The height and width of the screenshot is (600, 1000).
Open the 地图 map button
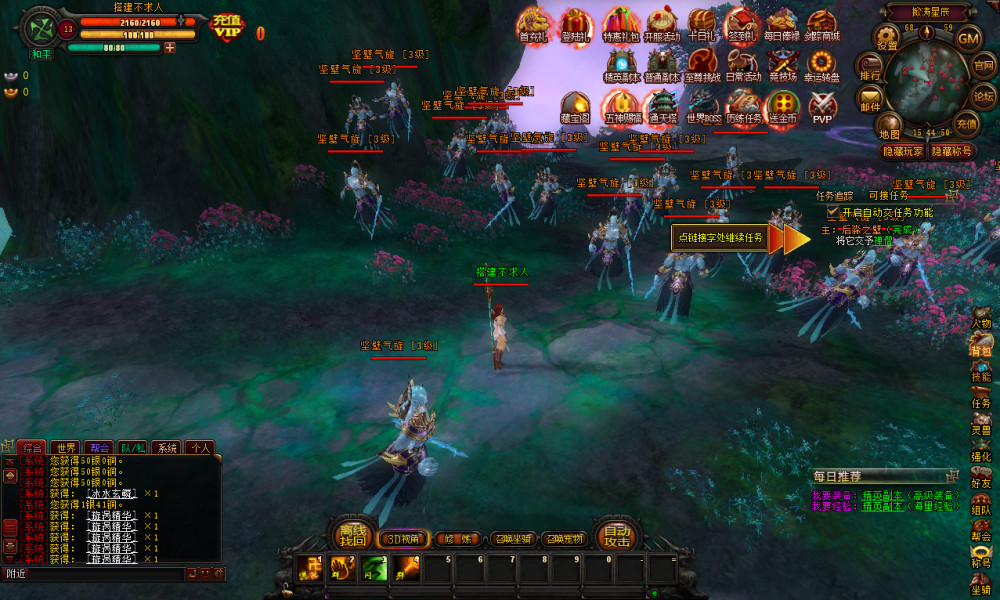(889, 125)
